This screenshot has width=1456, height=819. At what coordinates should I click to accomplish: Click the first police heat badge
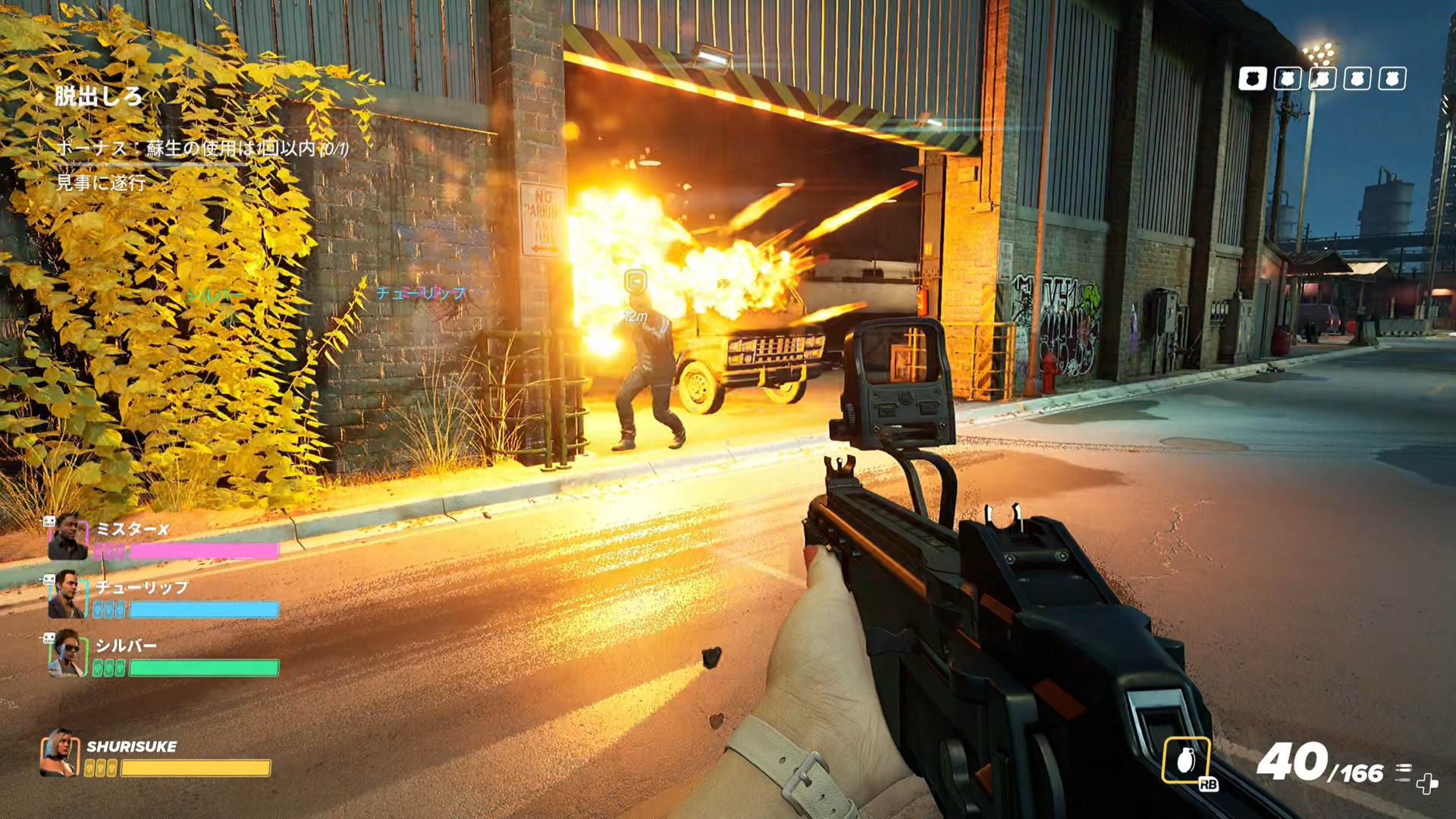click(x=1252, y=79)
